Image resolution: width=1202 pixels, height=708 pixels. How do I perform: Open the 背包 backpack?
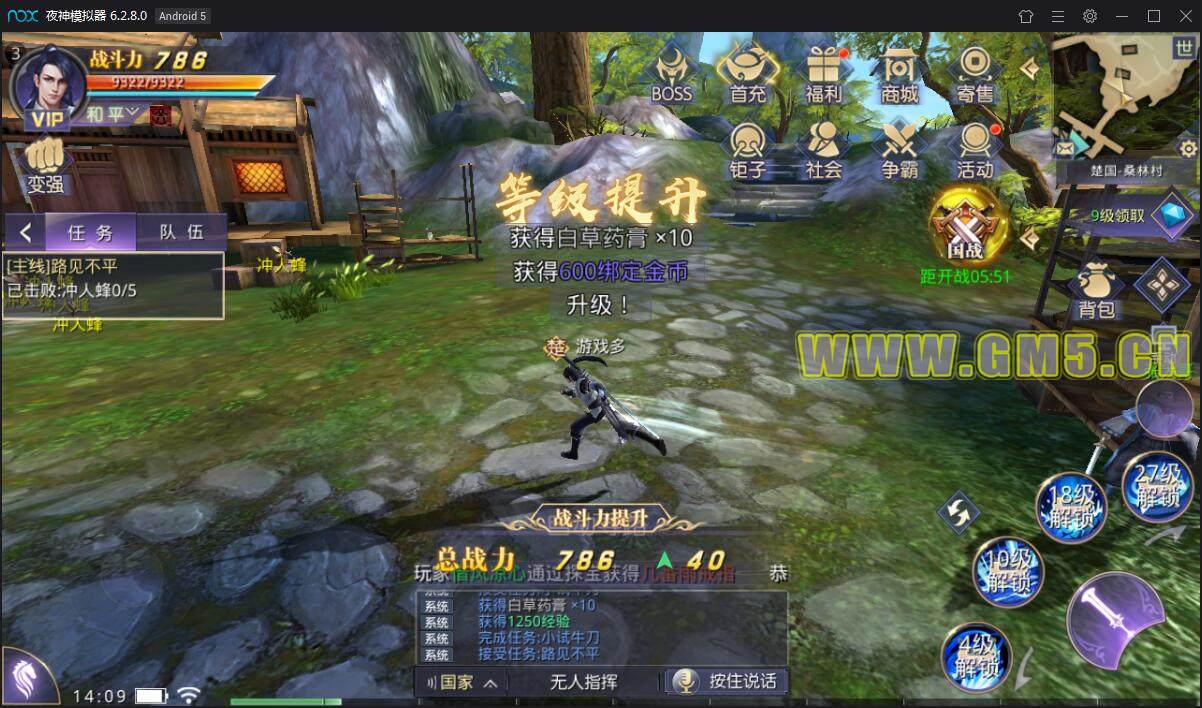pyautogui.click(x=1097, y=289)
